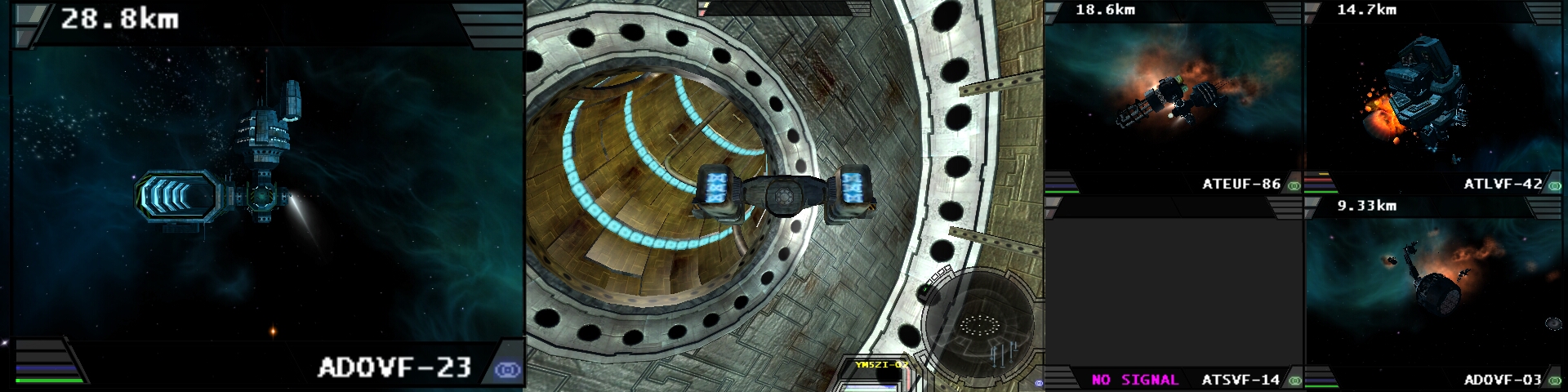Viewport: 1568px width, 392px height.
Task: Click the green icon beside ADOVF-03
Action: (1555, 380)
